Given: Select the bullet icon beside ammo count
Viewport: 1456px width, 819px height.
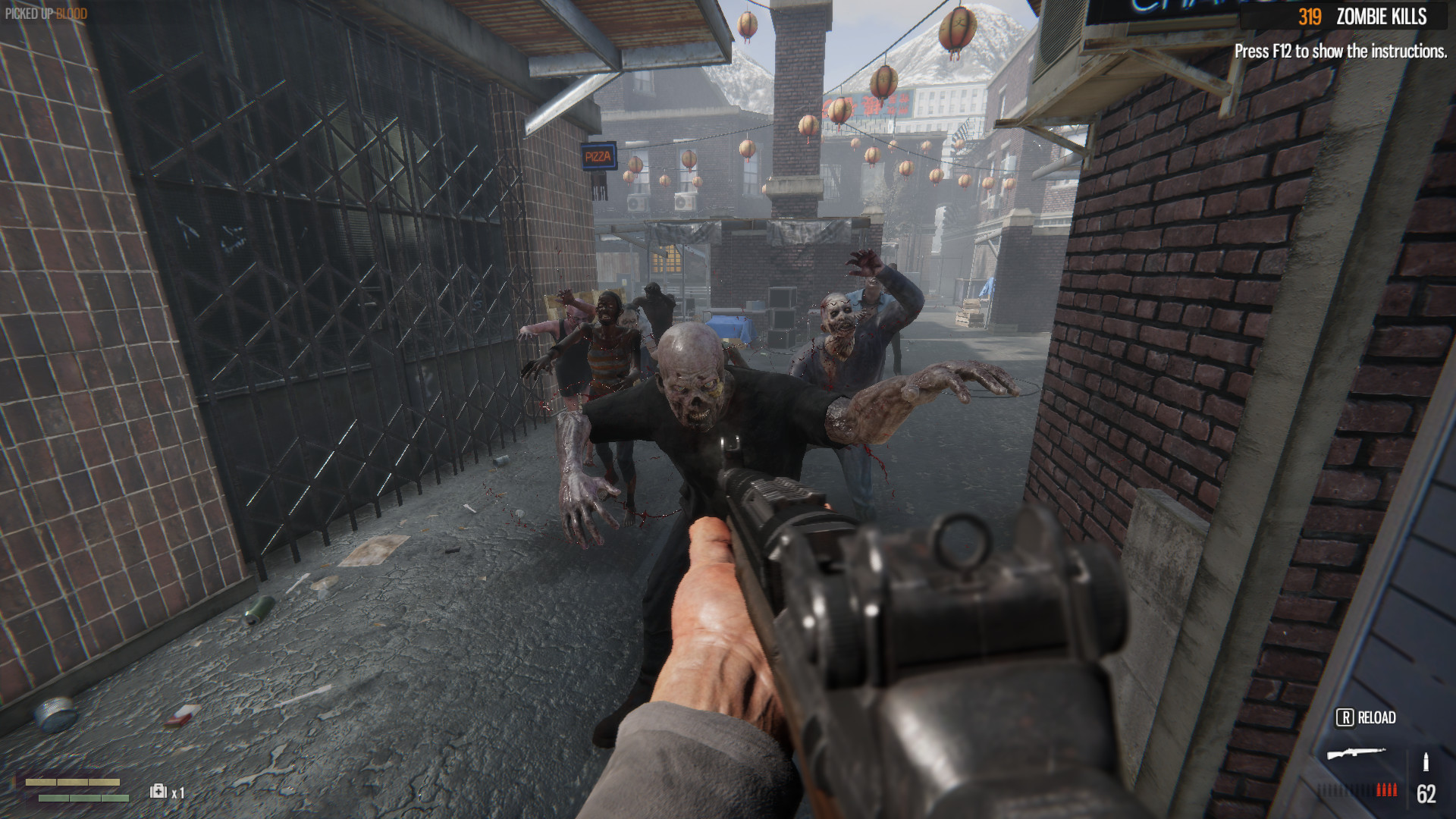Looking at the screenshot, I should (x=1426, y=761).
